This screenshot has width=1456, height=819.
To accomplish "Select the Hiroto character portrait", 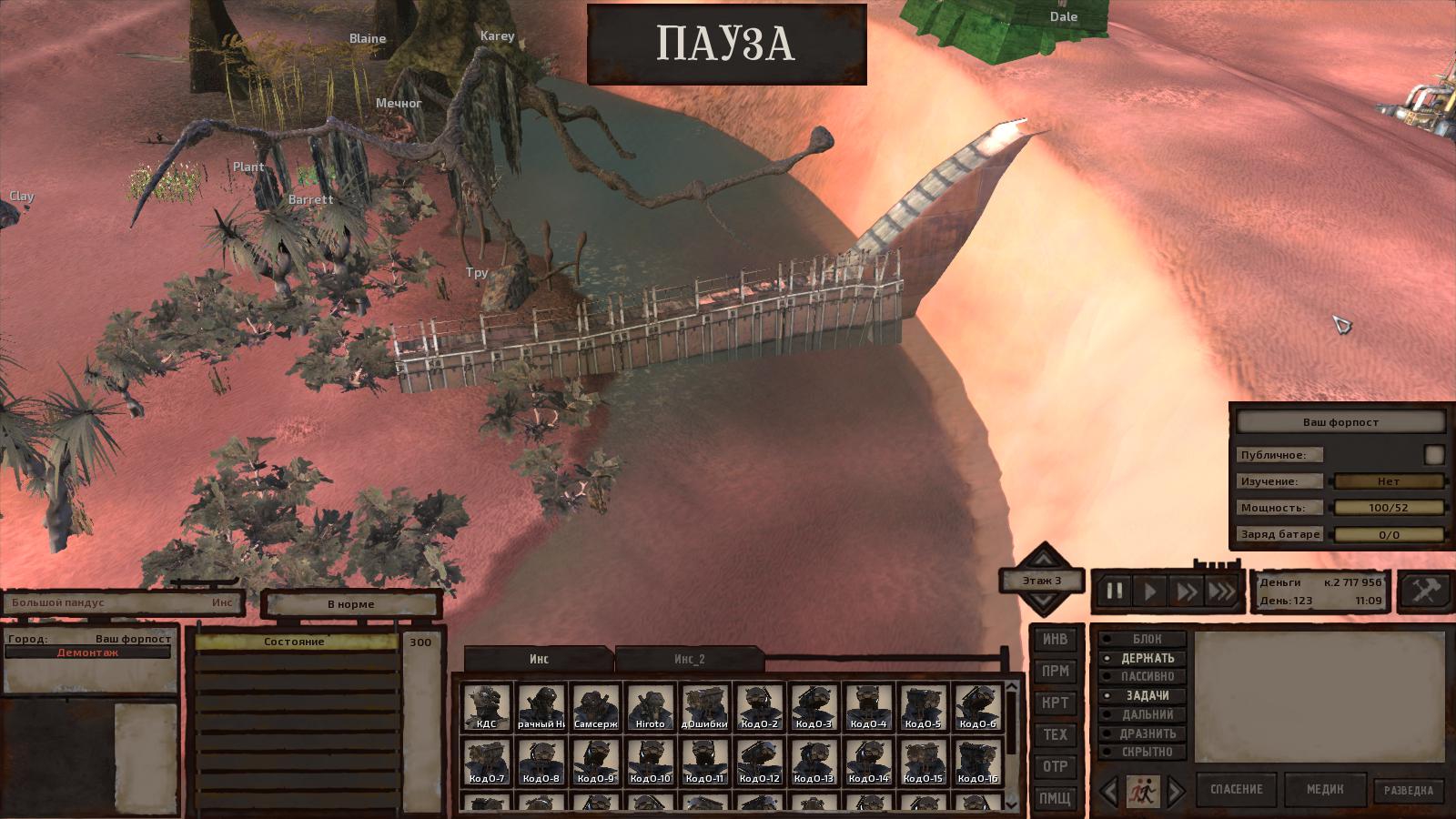I will tap(651, 707).
